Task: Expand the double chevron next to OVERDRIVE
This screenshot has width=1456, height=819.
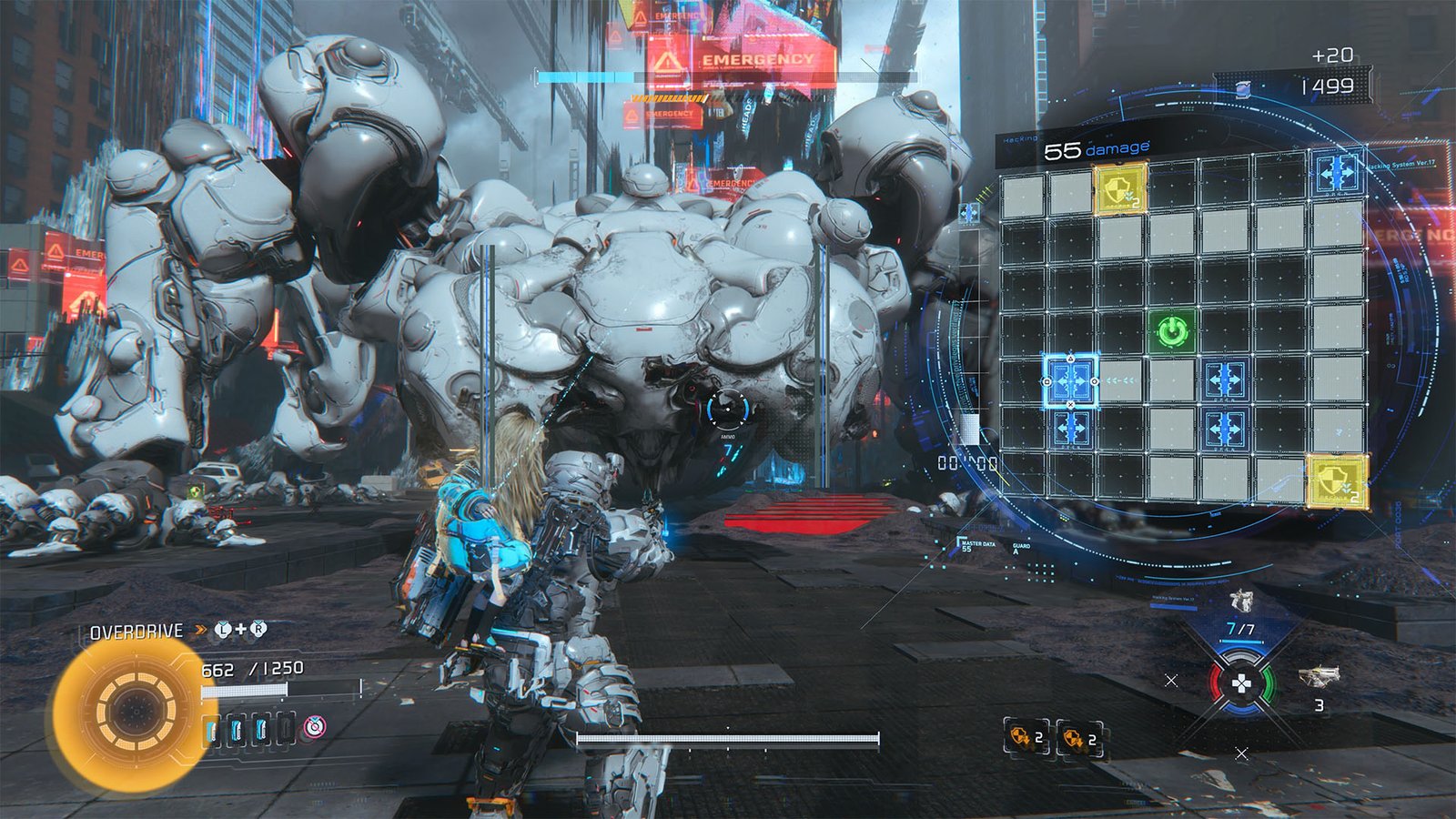Action: (199, 629)
